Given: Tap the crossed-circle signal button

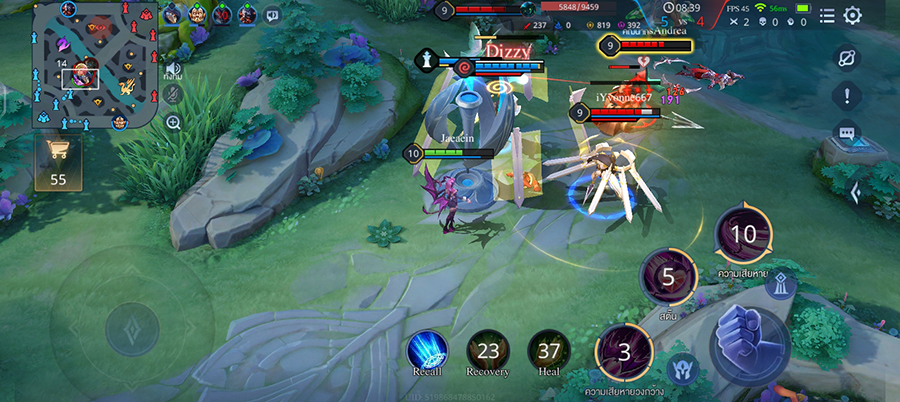Looking at the screenshot, I should 847,59.
